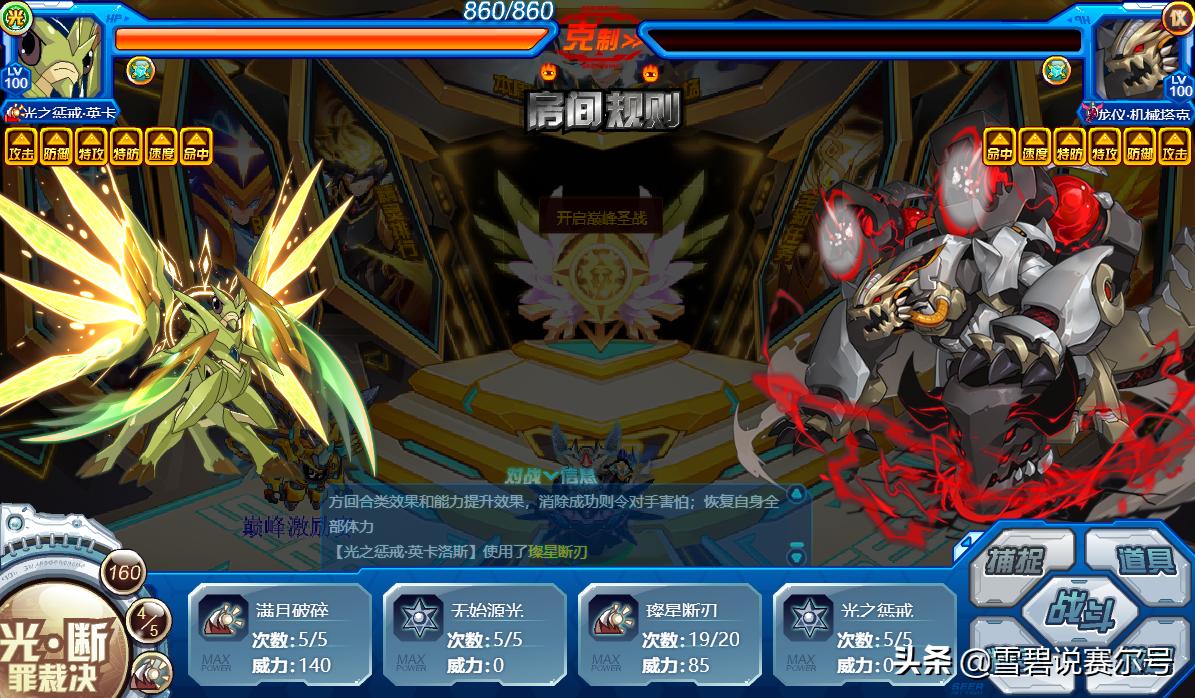Image resolution: width=1195 pixels, height=698 pixels.
Task: Click the battle log down arrow button
Action: 796,549
